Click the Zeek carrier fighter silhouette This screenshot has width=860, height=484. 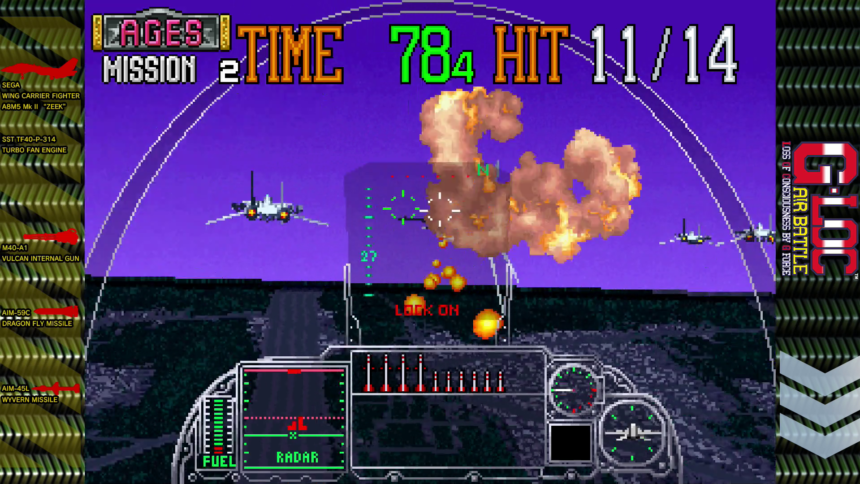pyautogui.click(x=42, y=69)
